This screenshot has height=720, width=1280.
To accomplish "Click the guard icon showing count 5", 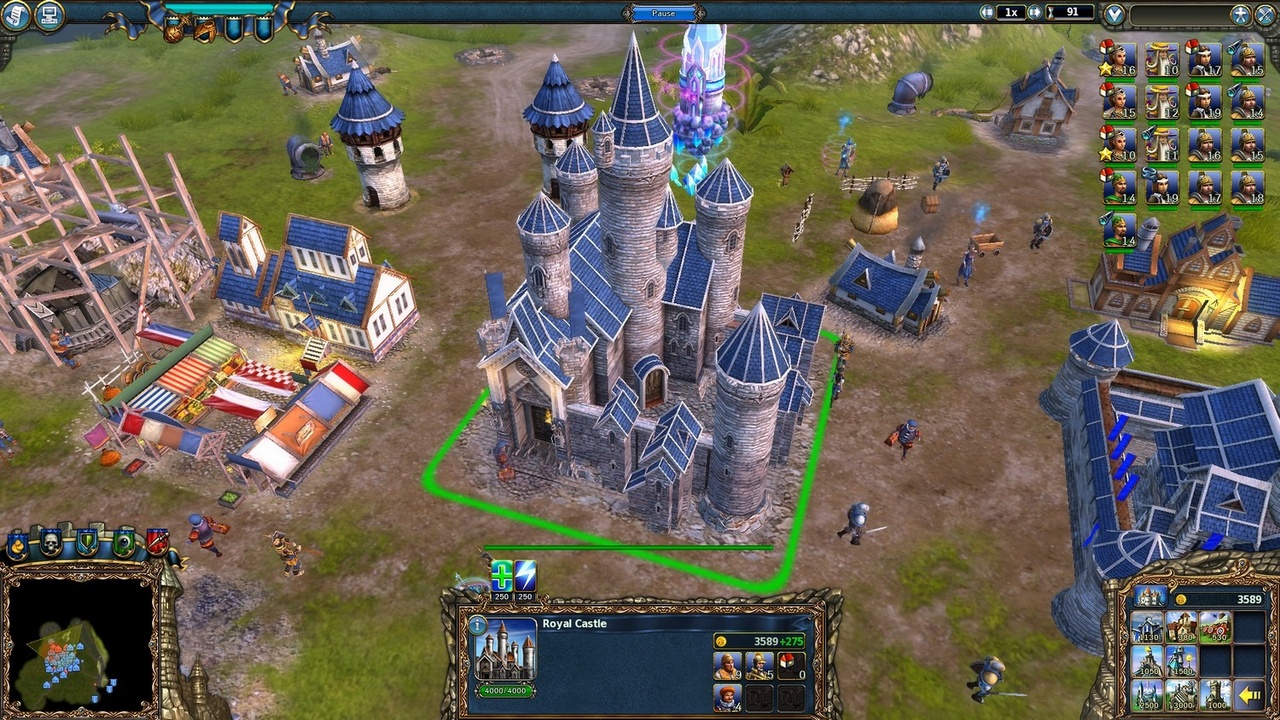I will tap(760, 664).
